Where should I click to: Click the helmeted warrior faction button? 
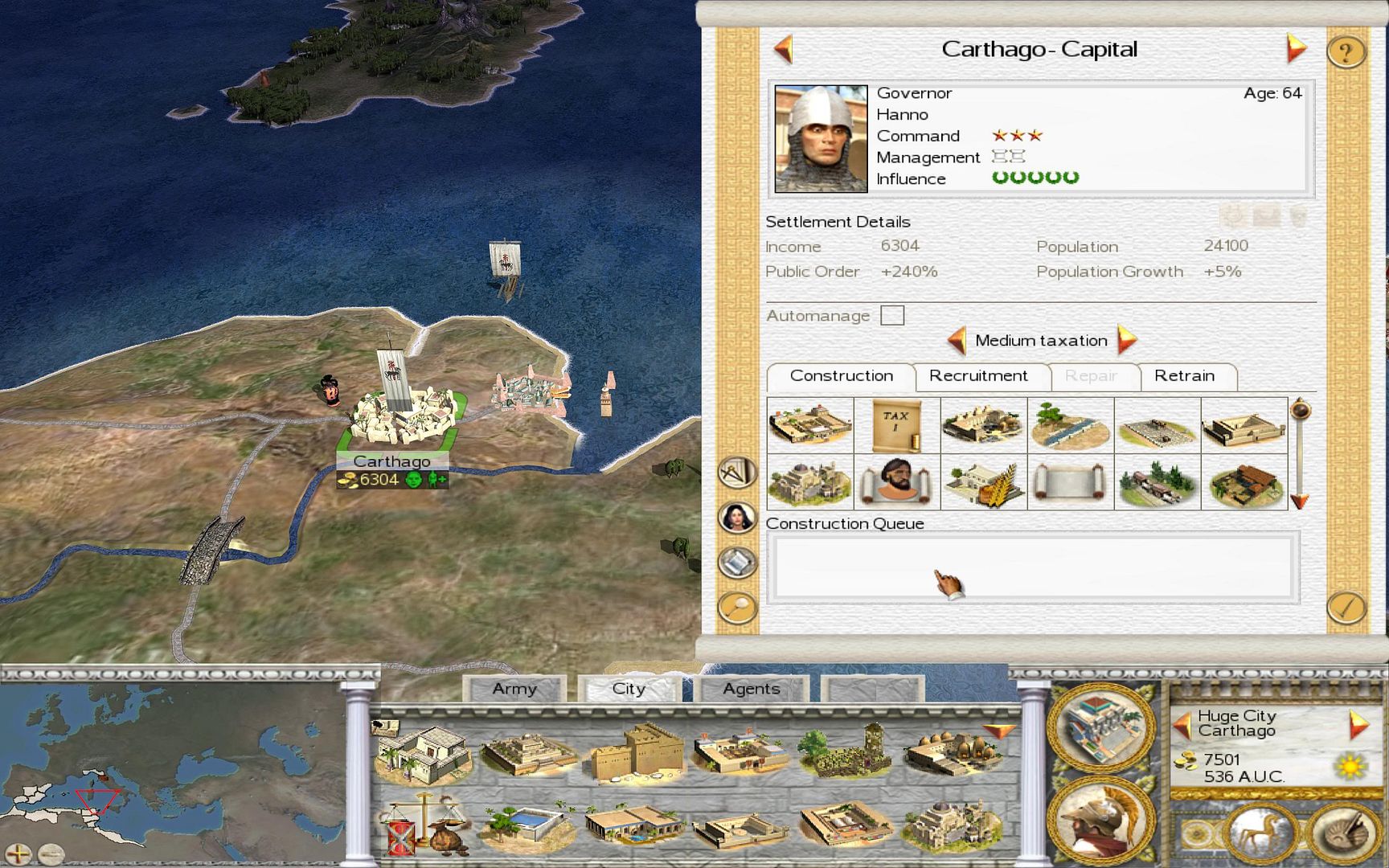pos(1100,820)
